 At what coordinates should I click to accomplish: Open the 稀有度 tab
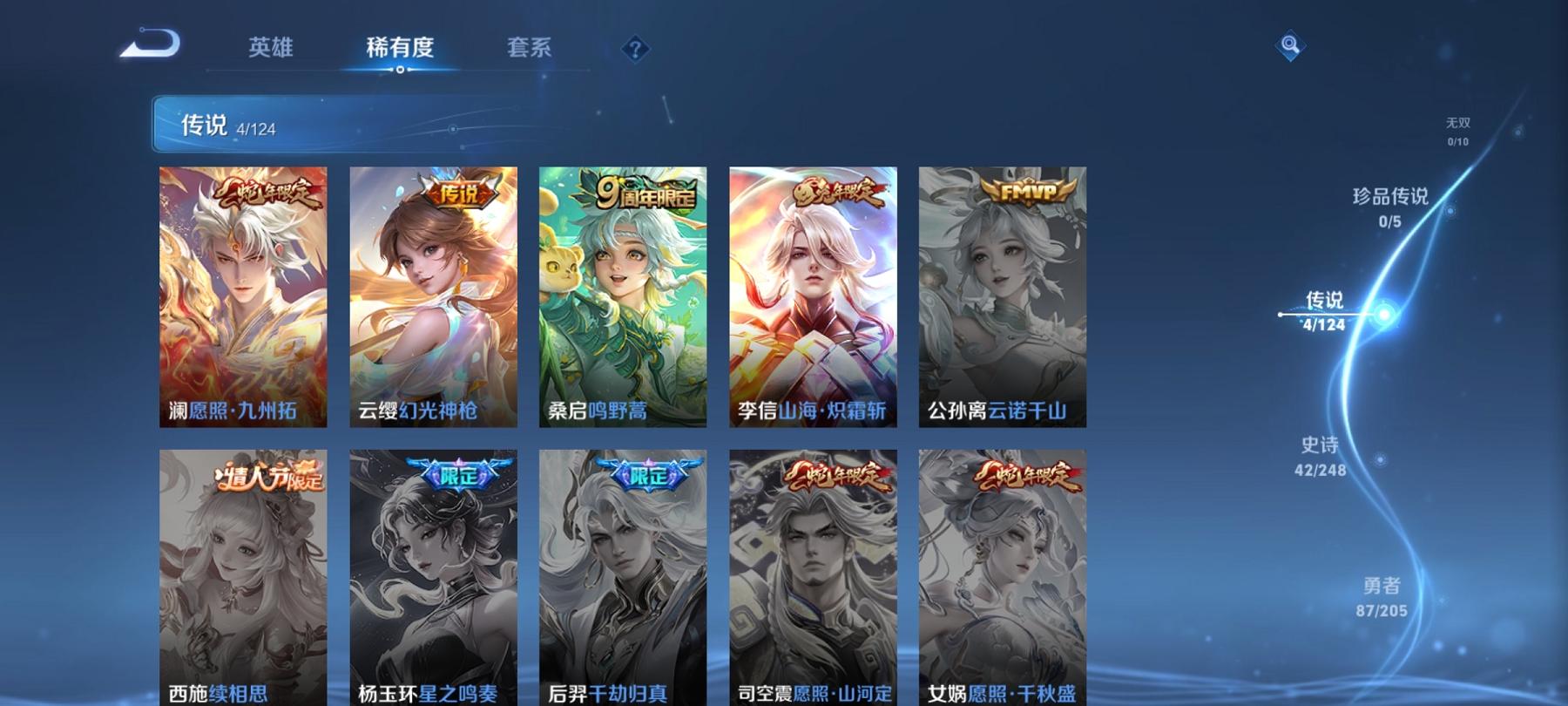click(x=401, y=48)
